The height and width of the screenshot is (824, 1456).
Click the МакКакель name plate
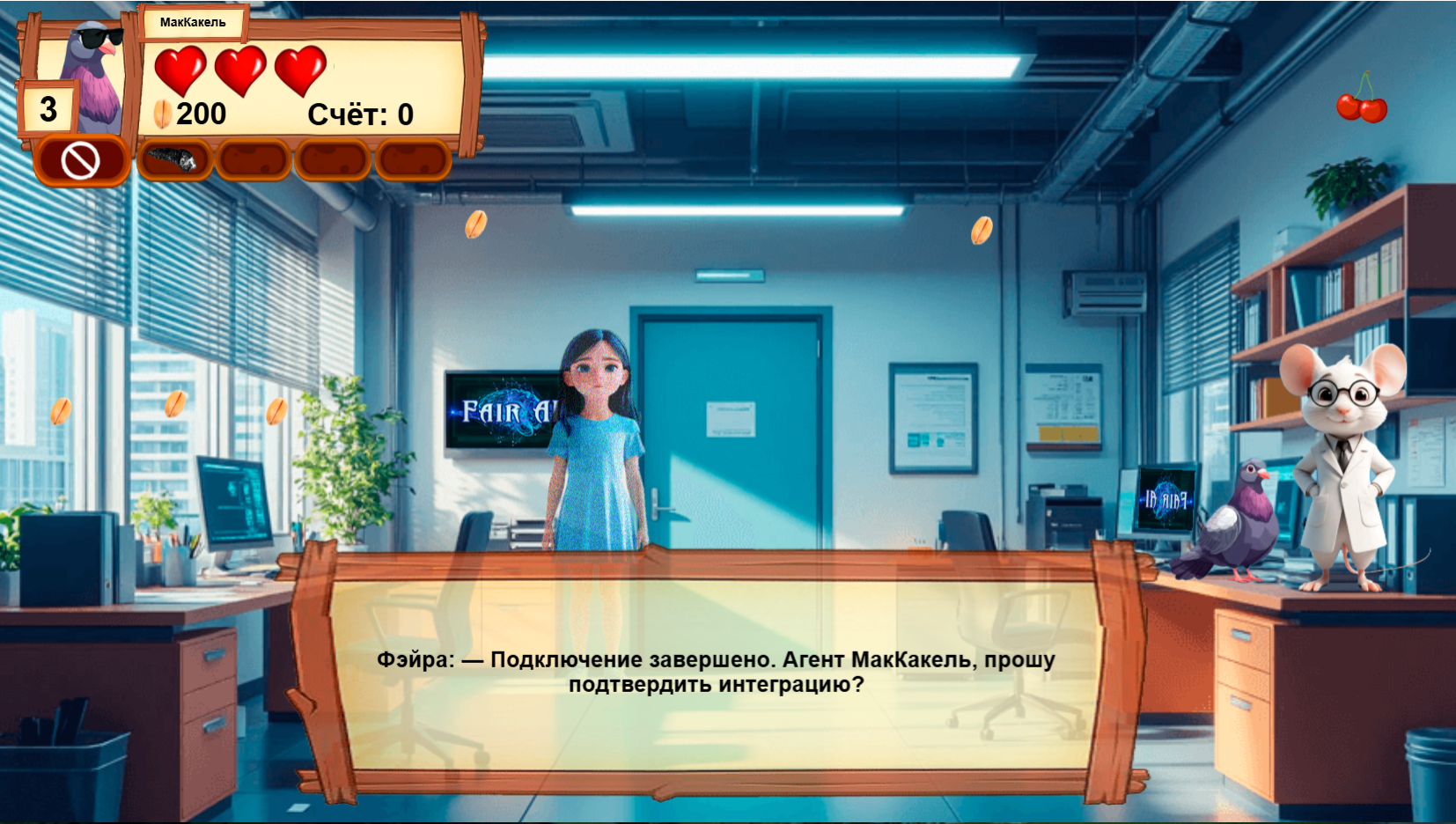pos(193,19)
